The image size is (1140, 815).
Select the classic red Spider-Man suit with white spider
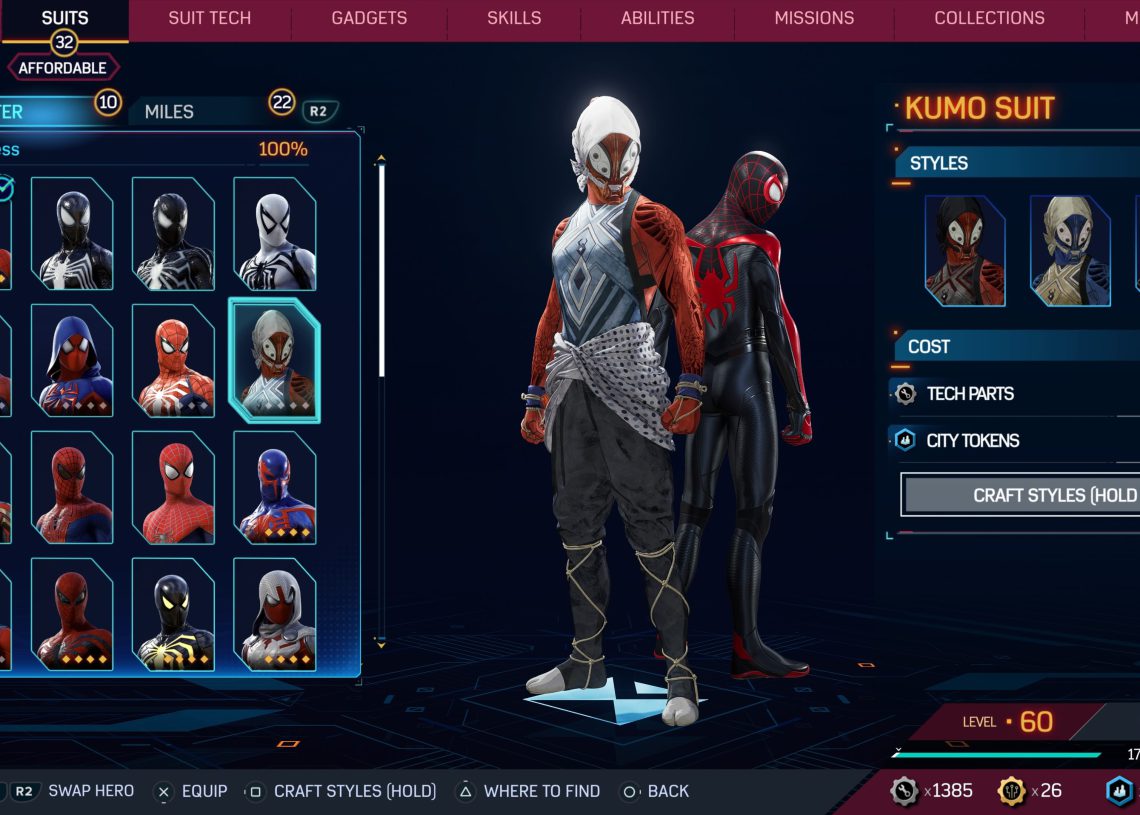point(173,360)
